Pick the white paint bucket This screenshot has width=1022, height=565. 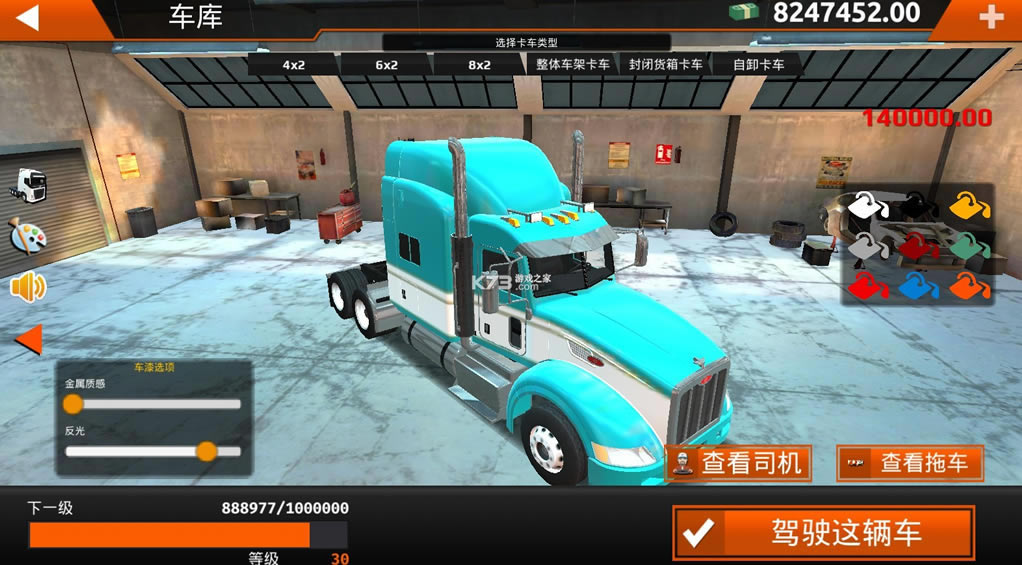[868, 206]
